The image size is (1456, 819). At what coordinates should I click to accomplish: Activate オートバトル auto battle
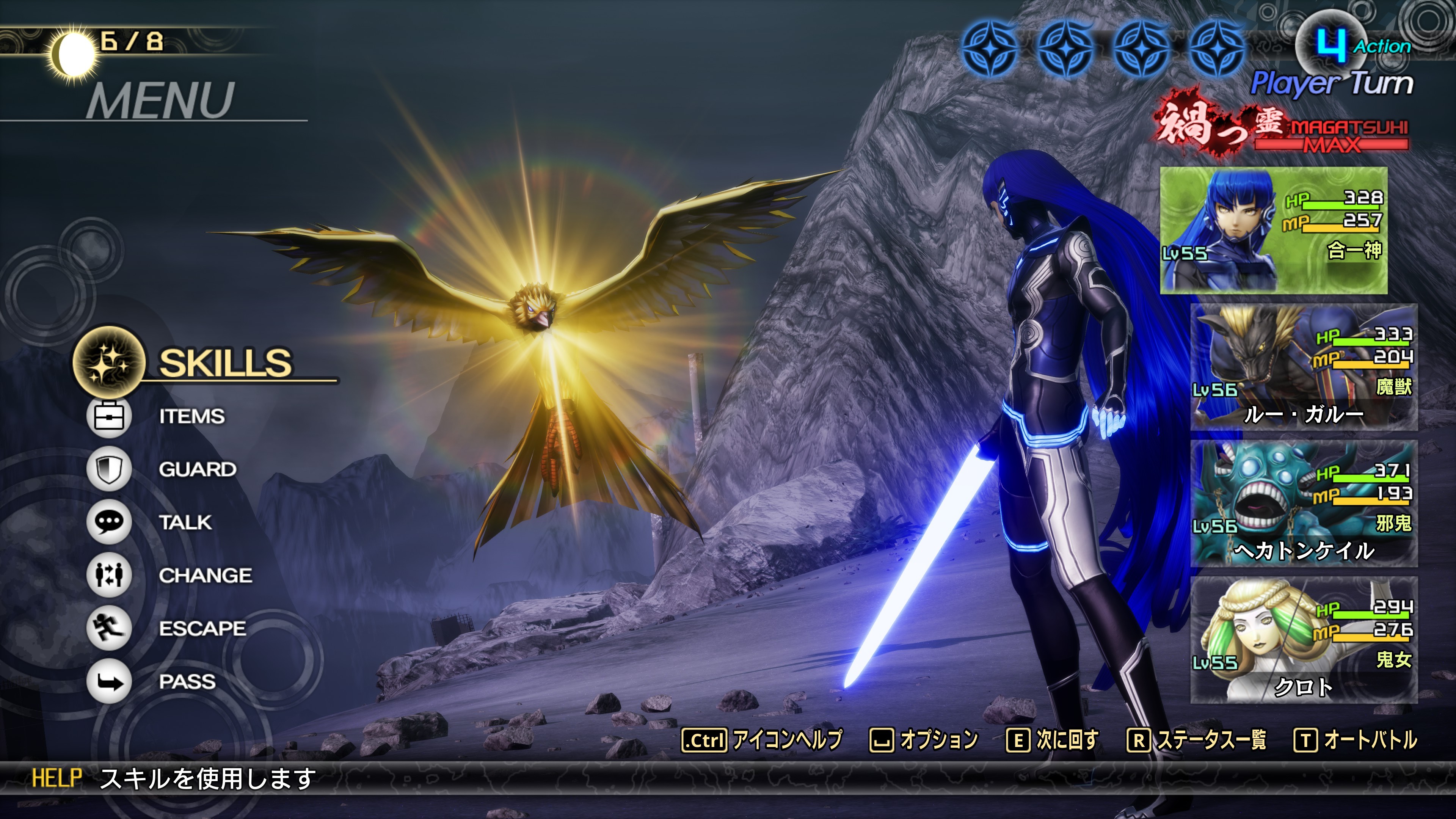[1355, 740]
